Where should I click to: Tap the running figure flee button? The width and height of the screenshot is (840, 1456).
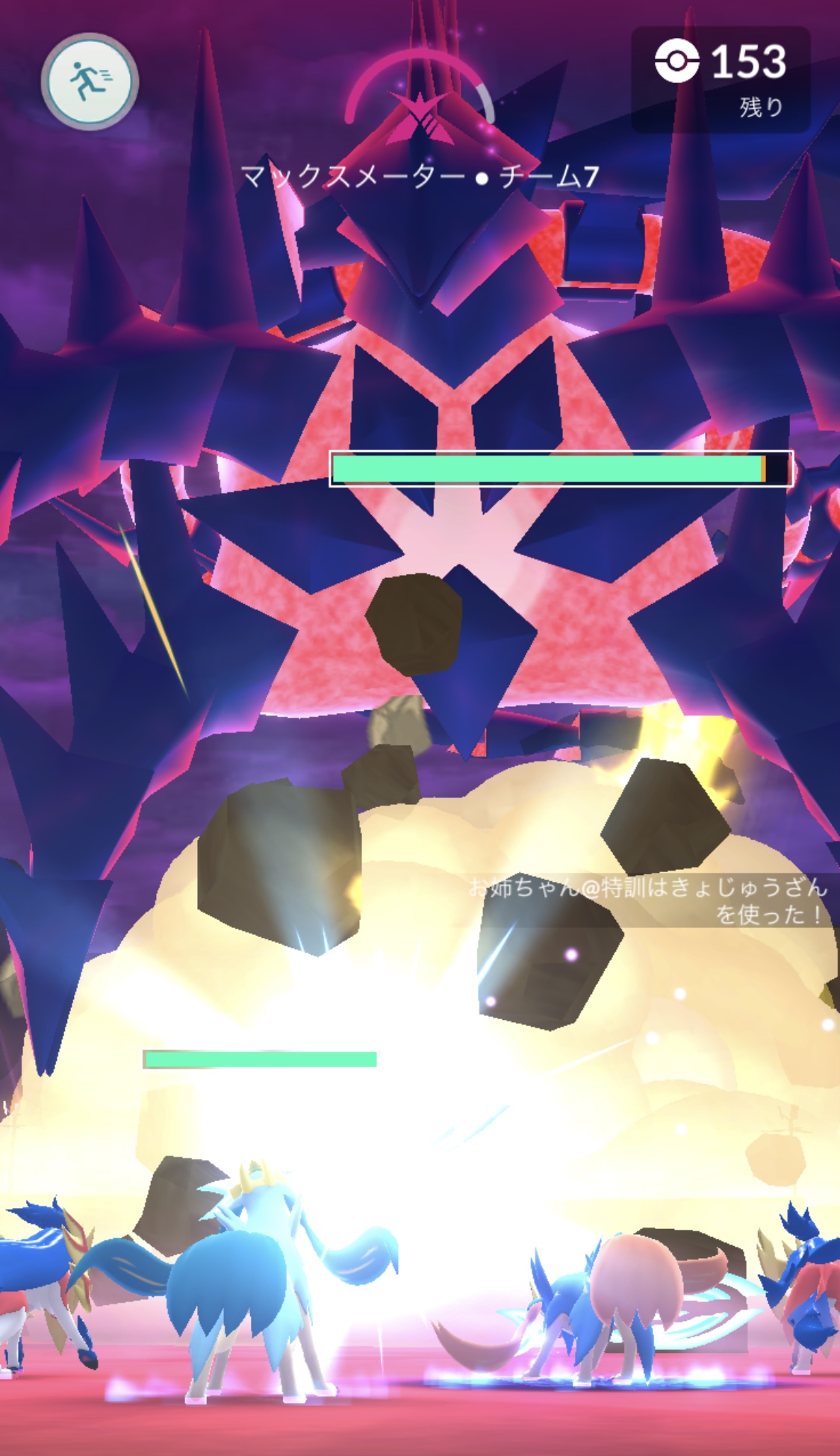pyautogui.click(x=90, y=81)
